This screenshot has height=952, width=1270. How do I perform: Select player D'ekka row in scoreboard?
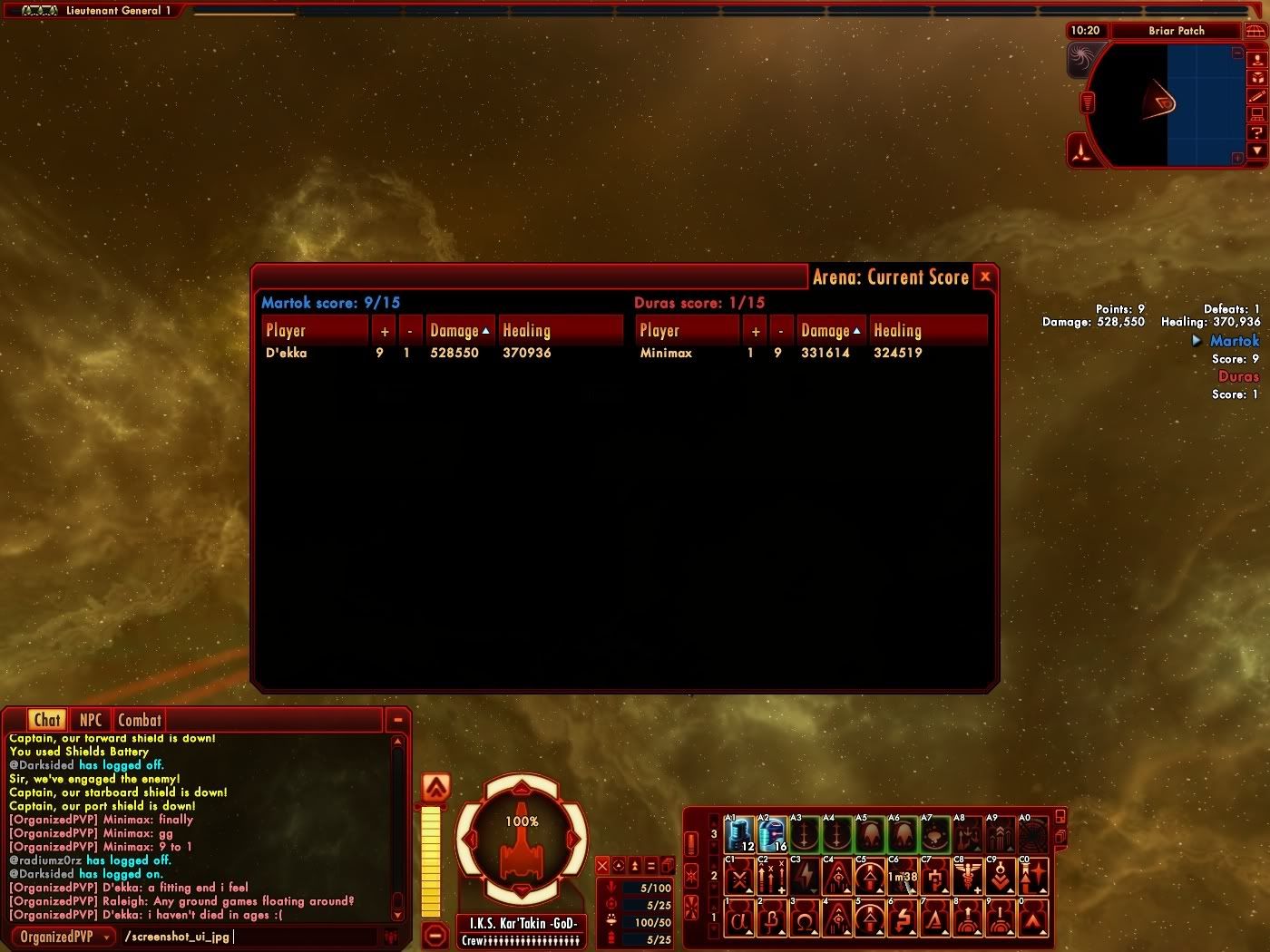click(x=287, y=353)
